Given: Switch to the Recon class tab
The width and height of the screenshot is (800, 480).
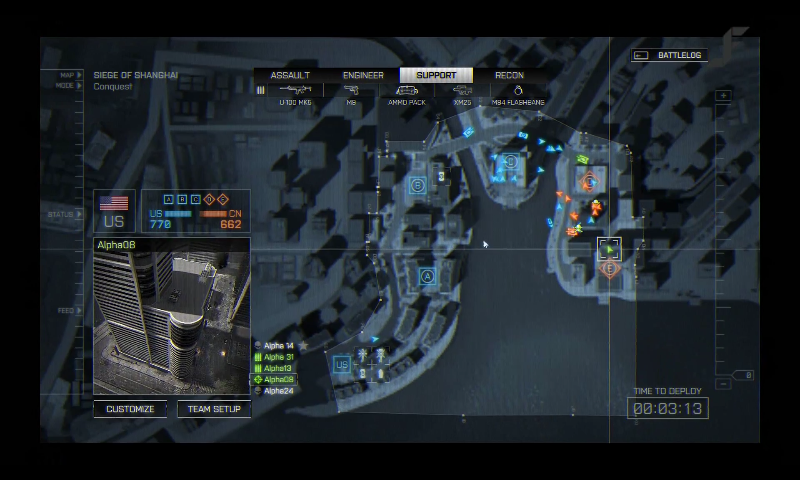Looking at the screenshot, I should click(x=509, y=75).
